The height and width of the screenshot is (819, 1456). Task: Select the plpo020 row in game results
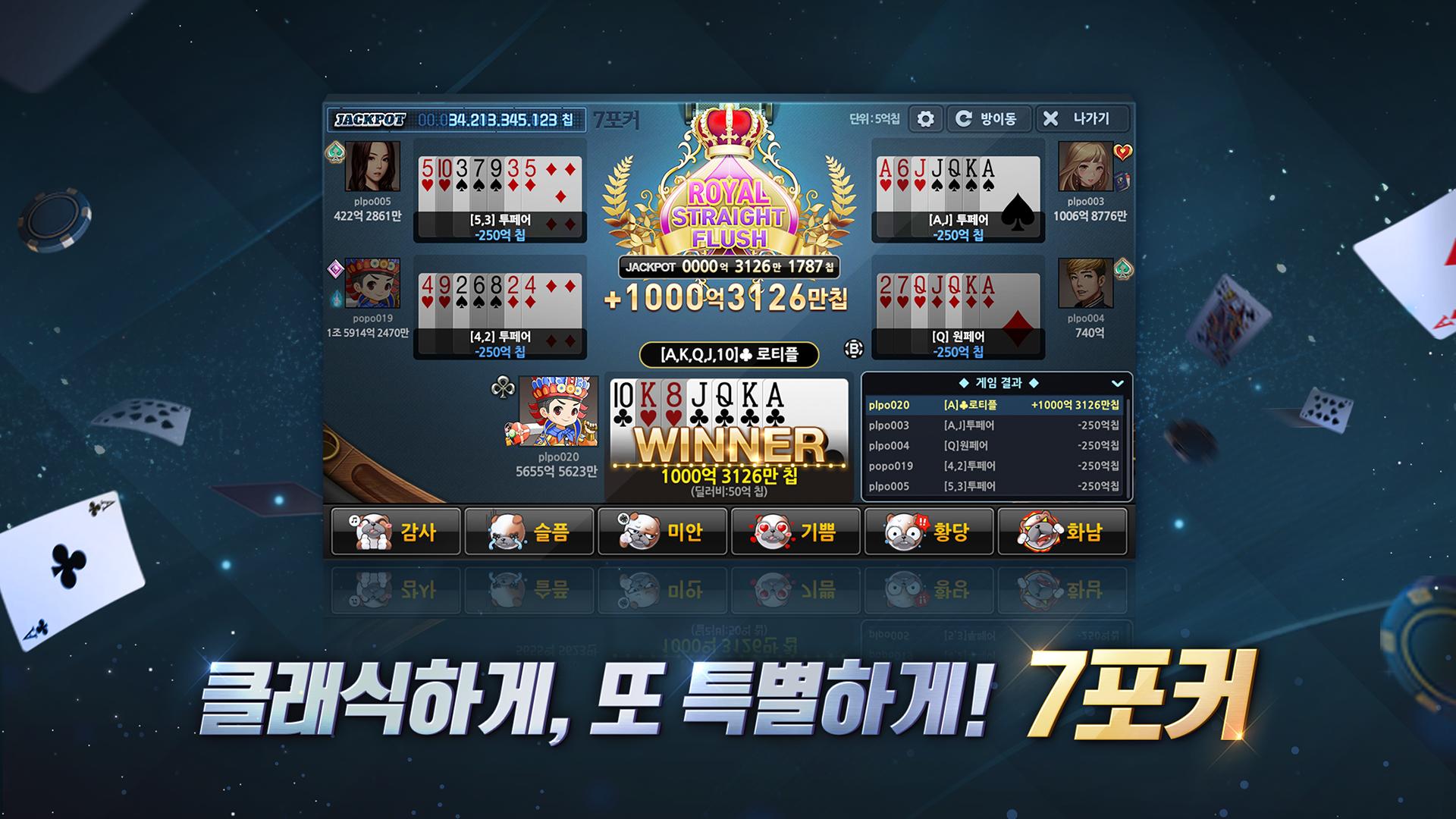pyautogui.click(x=993, y=406)
